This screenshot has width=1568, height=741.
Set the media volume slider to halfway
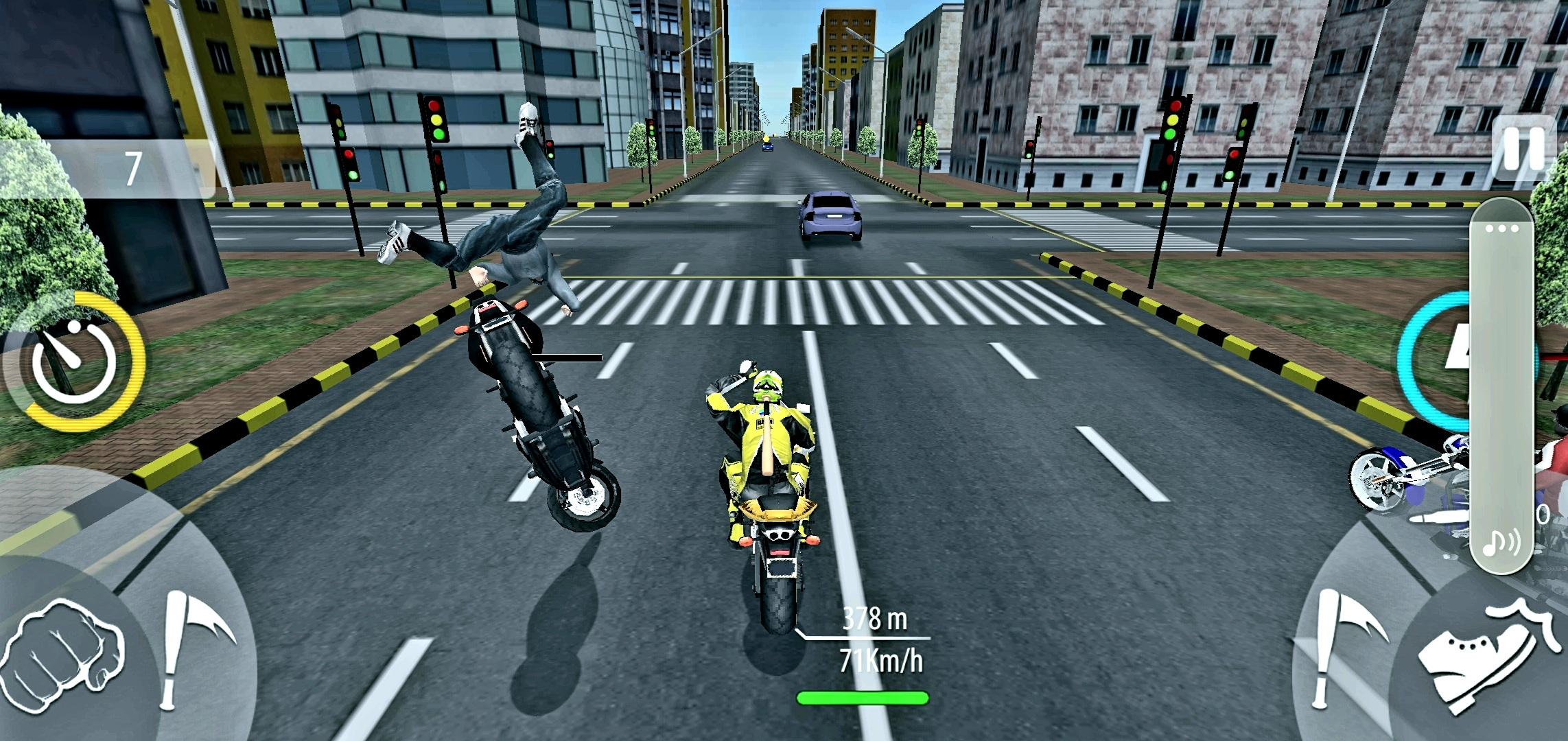pos(1501,386)
